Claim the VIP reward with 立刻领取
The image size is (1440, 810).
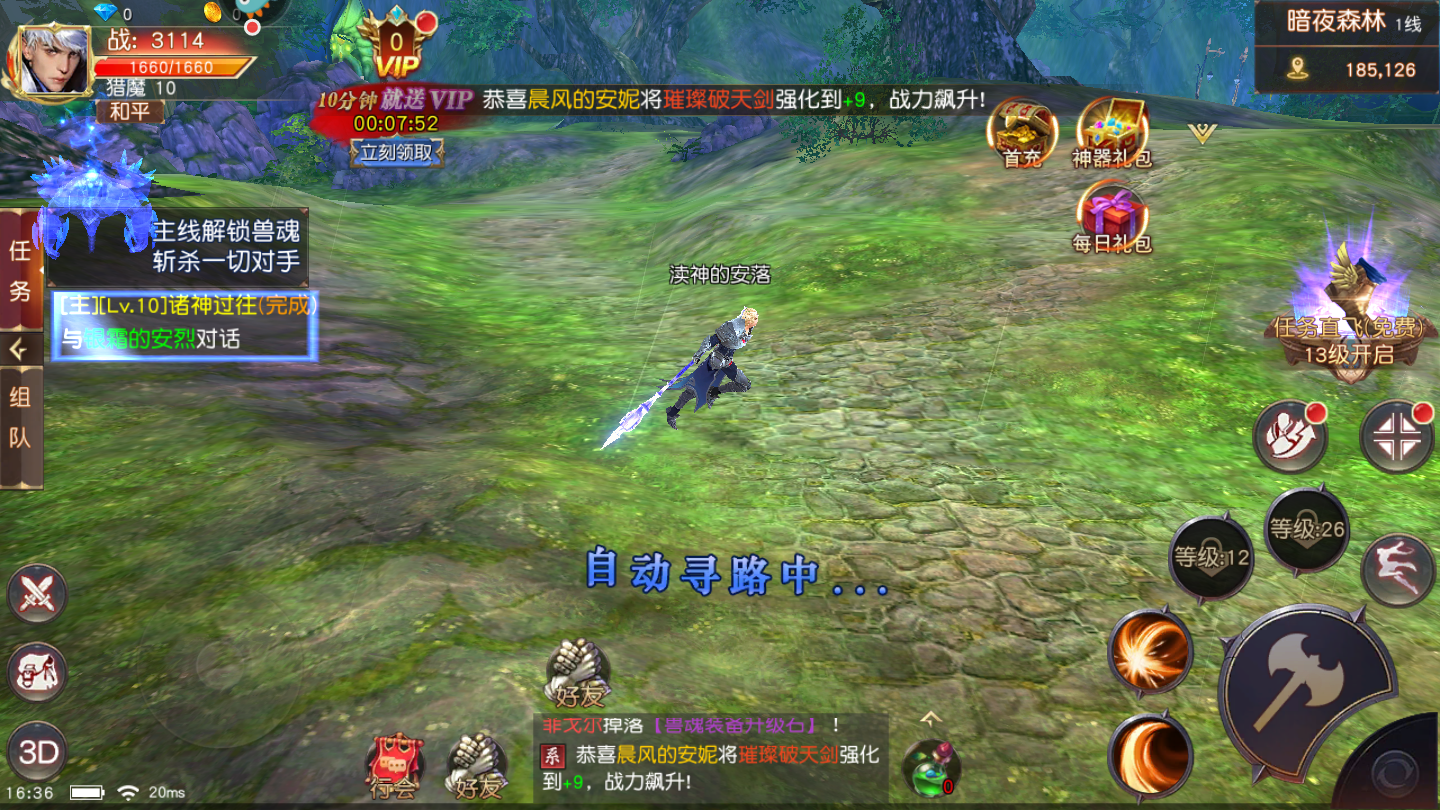click(397, 152)
